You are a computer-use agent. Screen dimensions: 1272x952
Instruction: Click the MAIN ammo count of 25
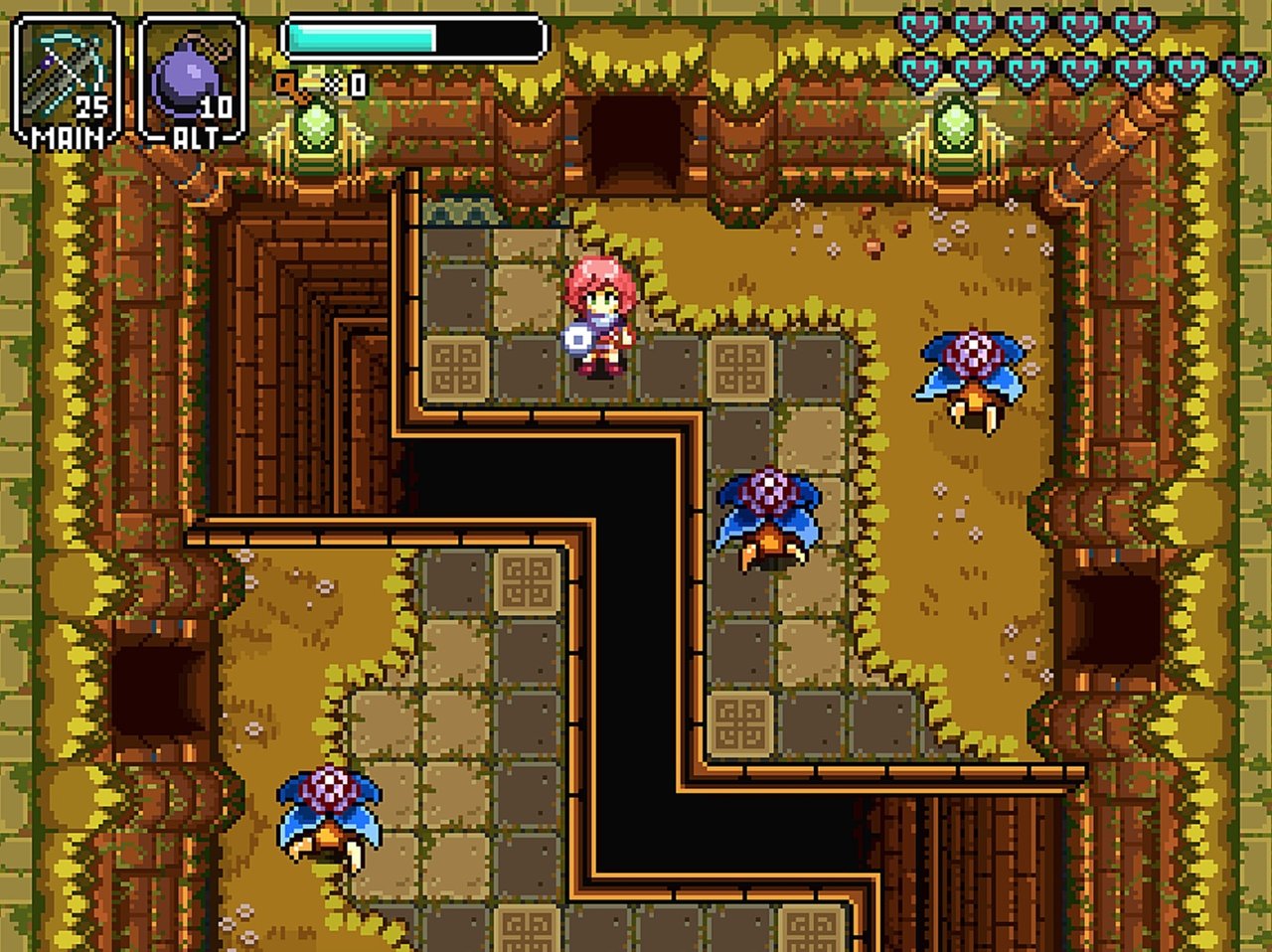90,107
